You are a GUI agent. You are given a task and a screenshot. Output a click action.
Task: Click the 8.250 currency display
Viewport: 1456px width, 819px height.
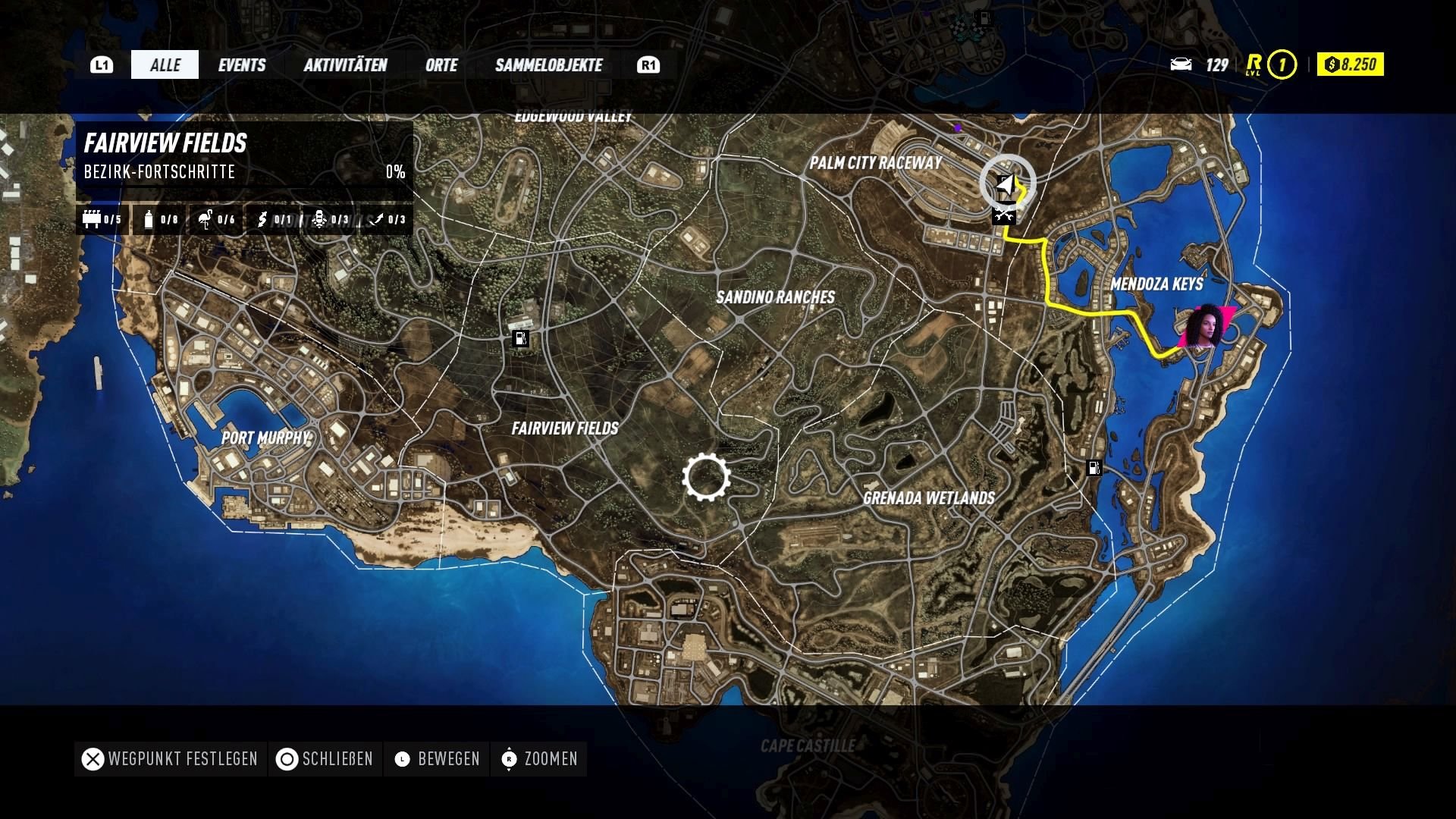1350,65
